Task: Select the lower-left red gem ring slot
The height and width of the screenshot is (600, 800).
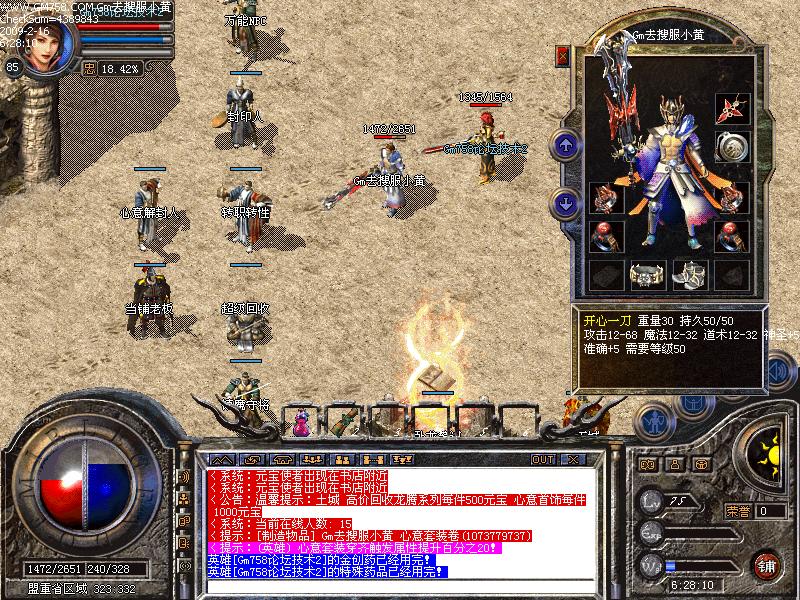Action: [603, 236]
